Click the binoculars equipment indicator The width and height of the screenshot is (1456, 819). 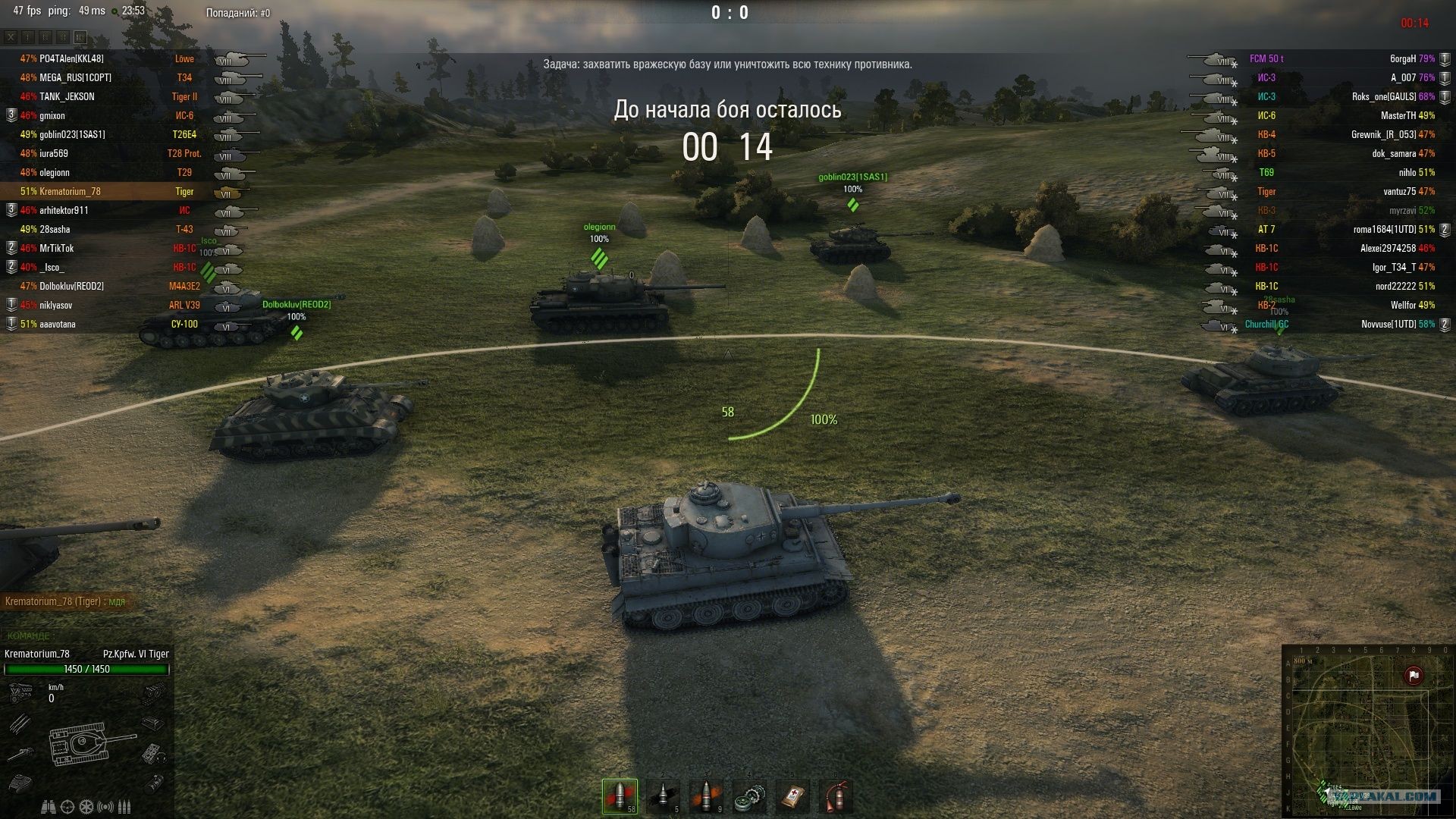click(48, 806)
